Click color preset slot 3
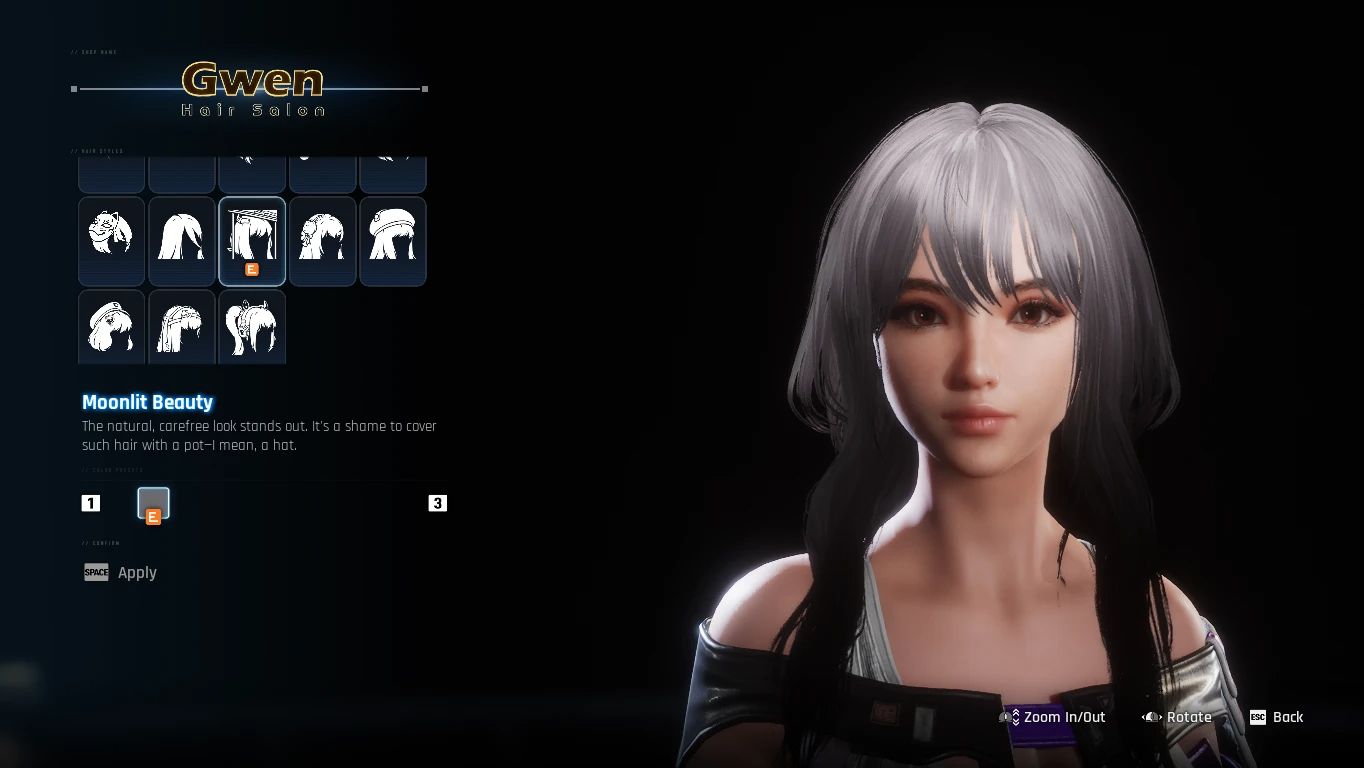 tap(437, 503)
